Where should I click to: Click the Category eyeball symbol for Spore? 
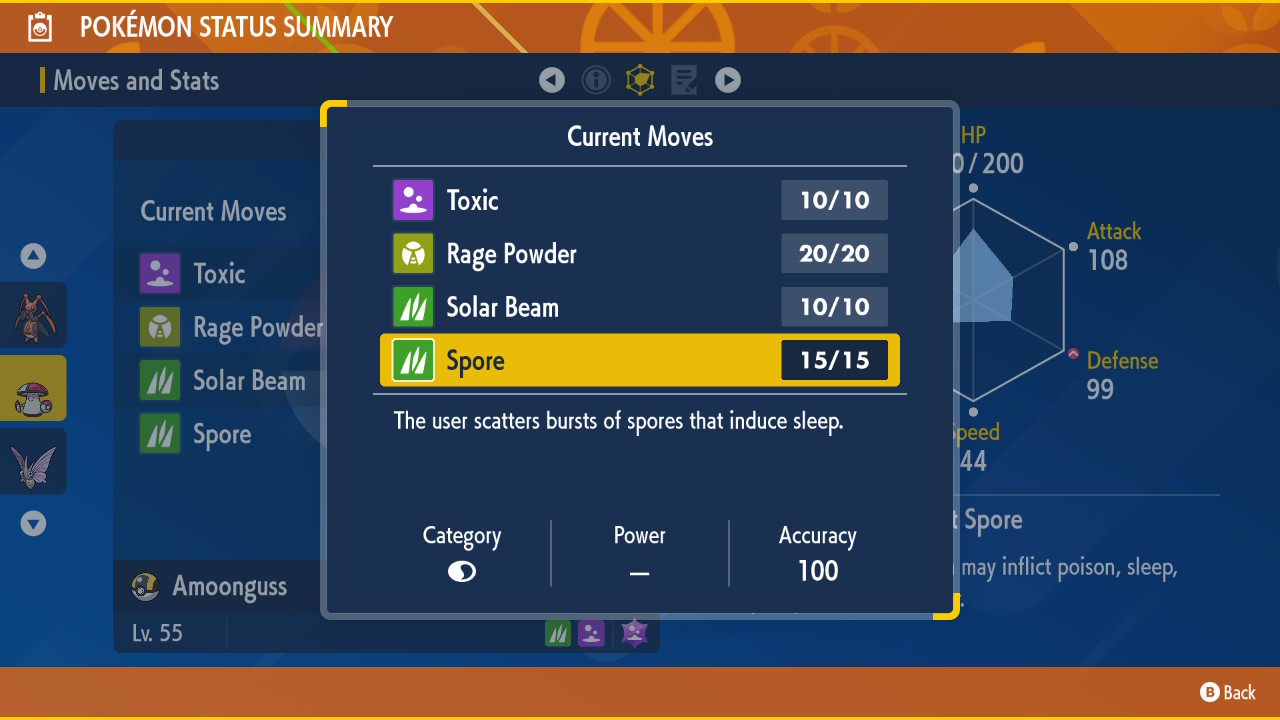click(461, 570)
